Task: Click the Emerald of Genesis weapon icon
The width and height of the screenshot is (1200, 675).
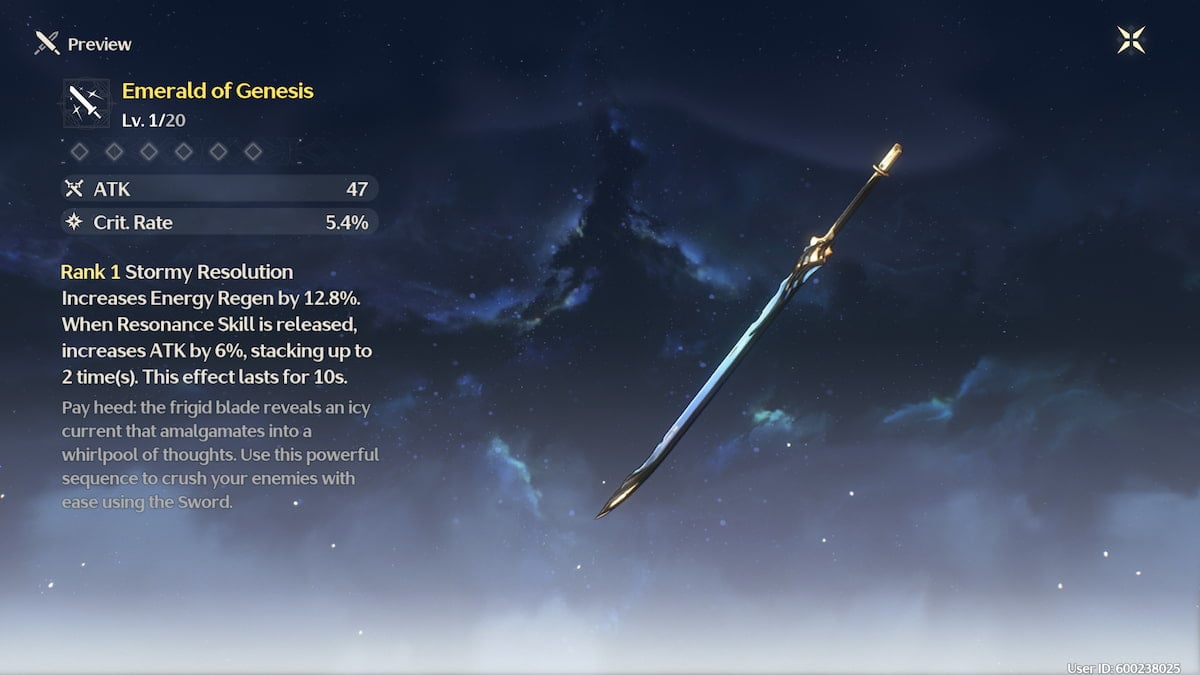Action: [x=87, y=101]
